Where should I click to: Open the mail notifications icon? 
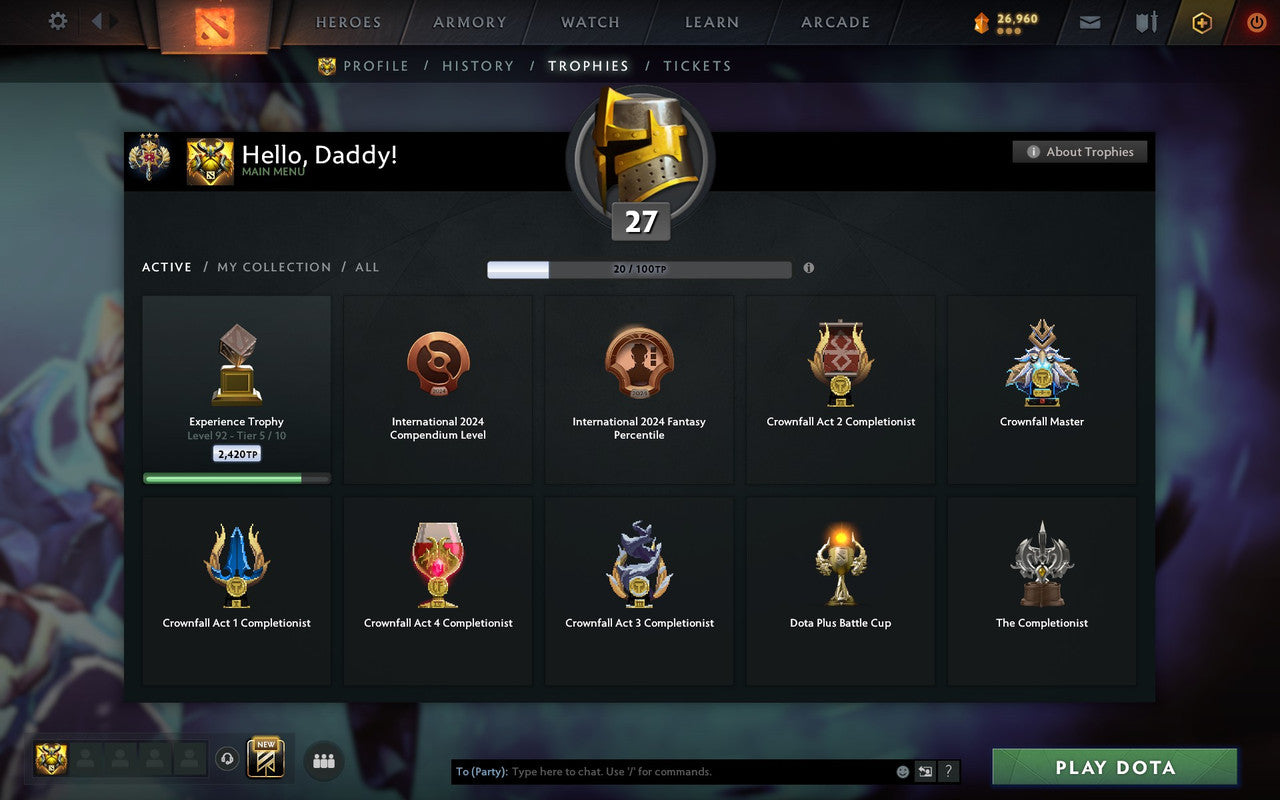click(1089, 22)
